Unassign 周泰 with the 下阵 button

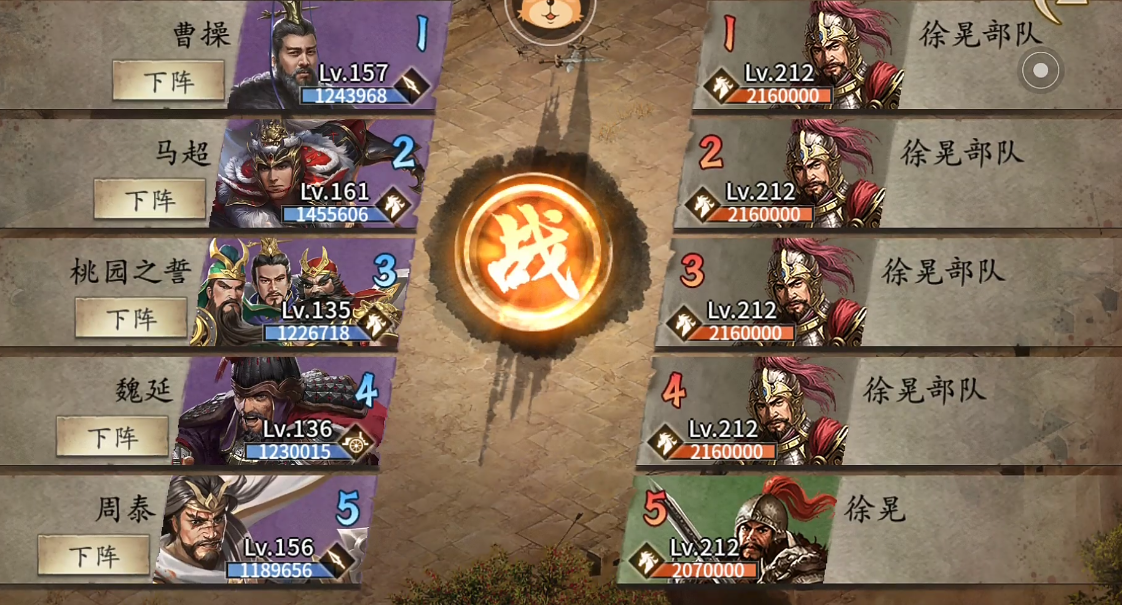93,555
